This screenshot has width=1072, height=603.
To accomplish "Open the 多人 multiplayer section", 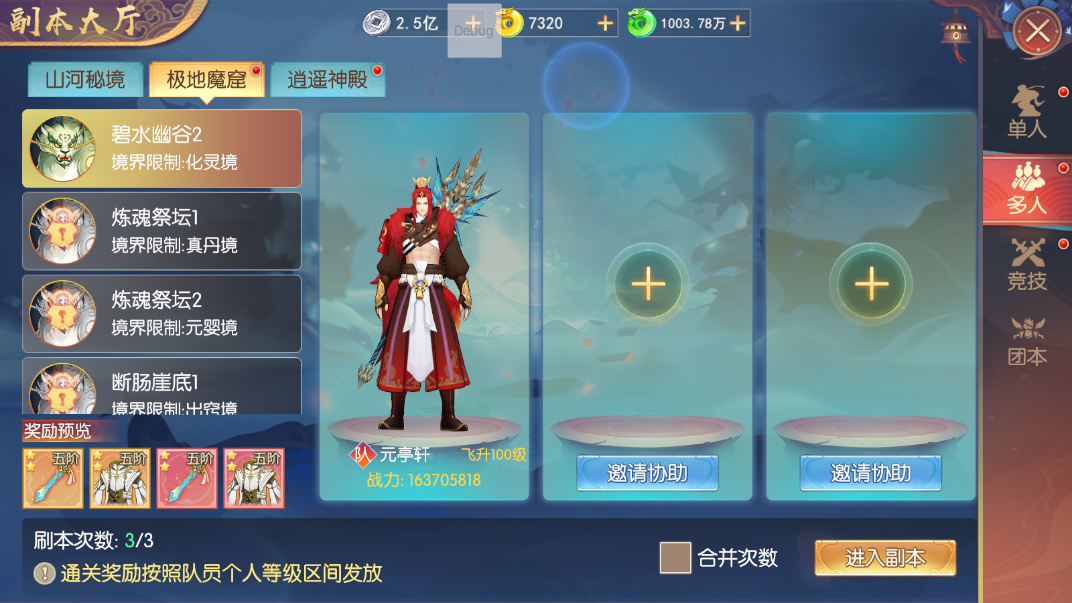I will click(x=1027, y=188).
